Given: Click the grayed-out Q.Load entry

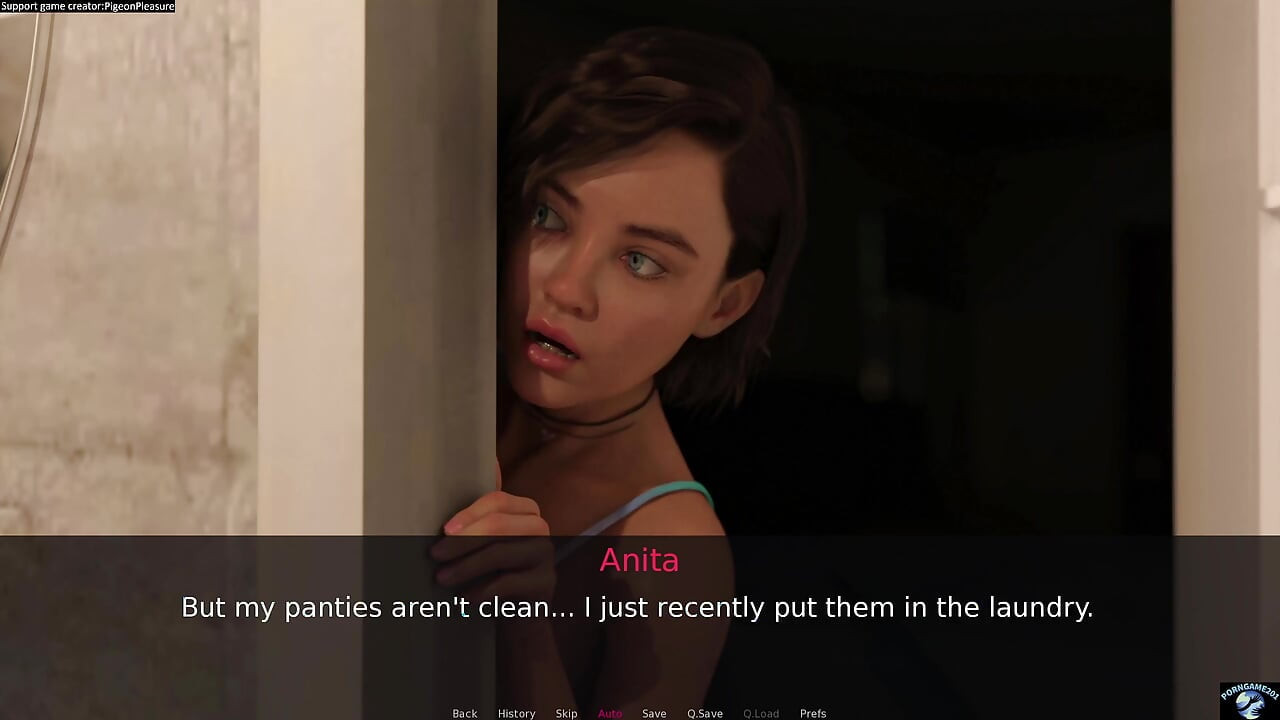Looking at the screenshot, I should (x=761, y=713).
